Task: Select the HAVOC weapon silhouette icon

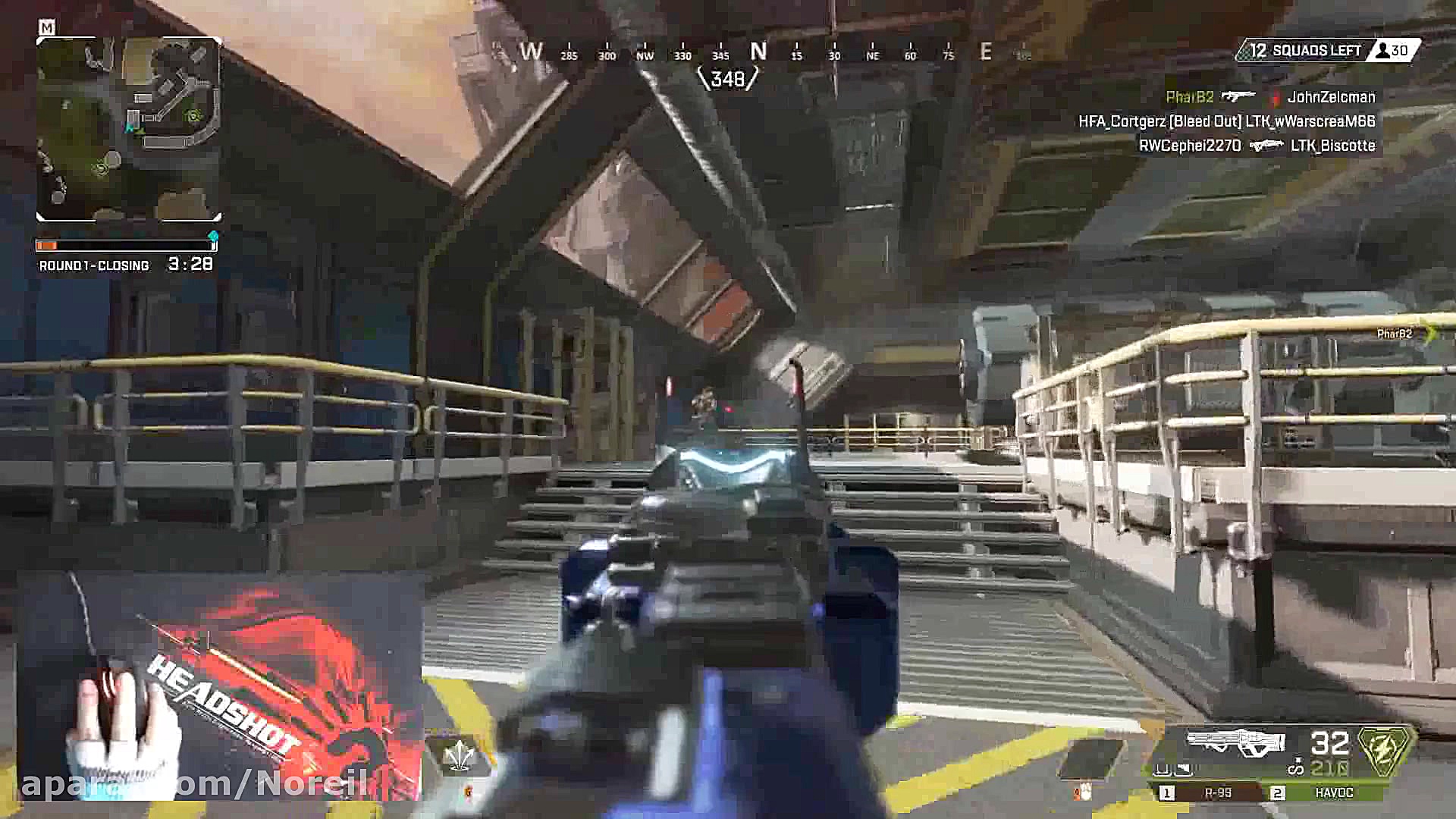Action: 1234,741
